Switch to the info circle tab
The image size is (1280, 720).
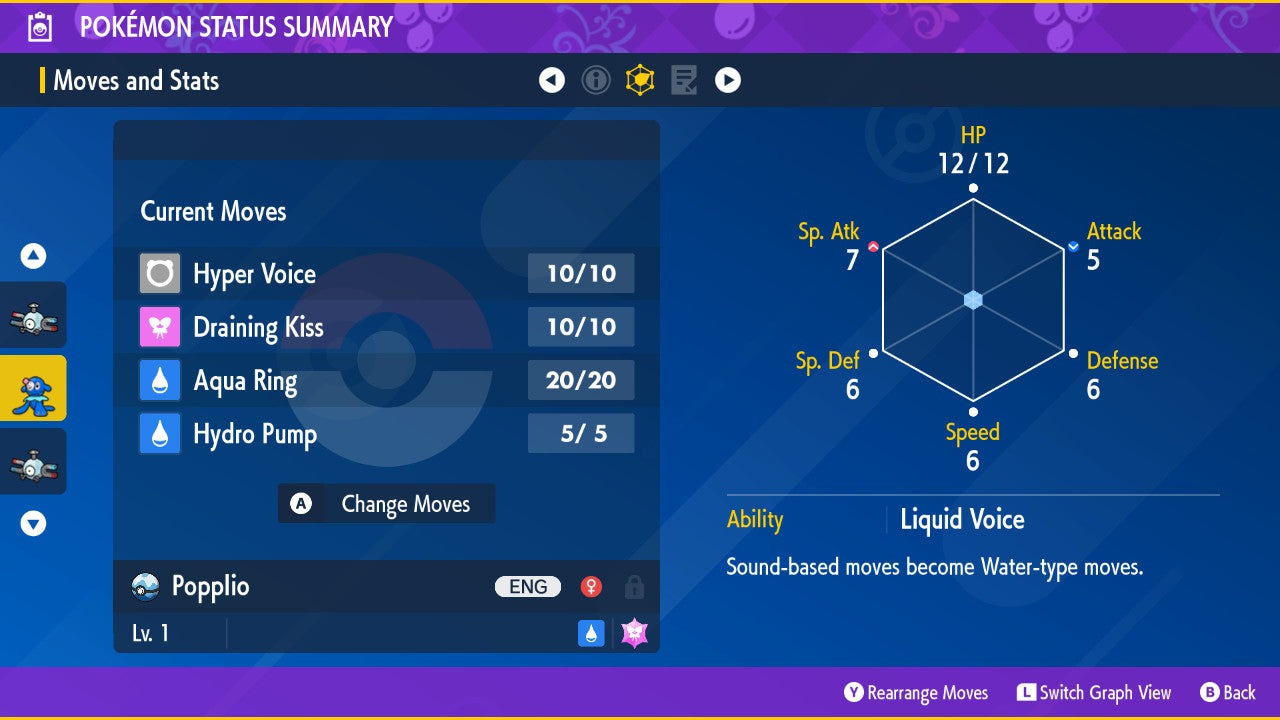596,80
